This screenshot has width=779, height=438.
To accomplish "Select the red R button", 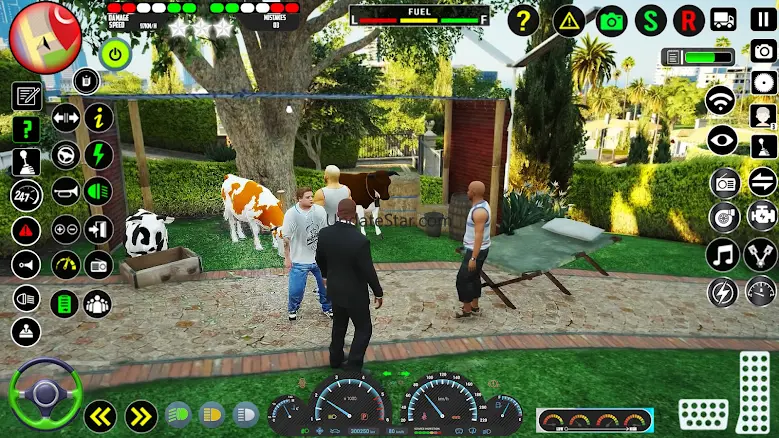I will [x=689, y=20].
